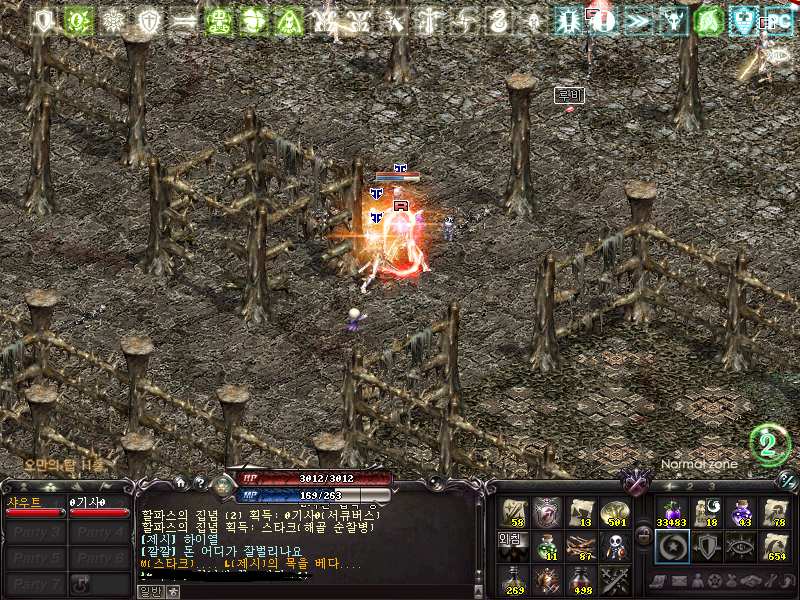Use the red potion with count 498
This screenshot has width=800, height=600.
(581, 580)
